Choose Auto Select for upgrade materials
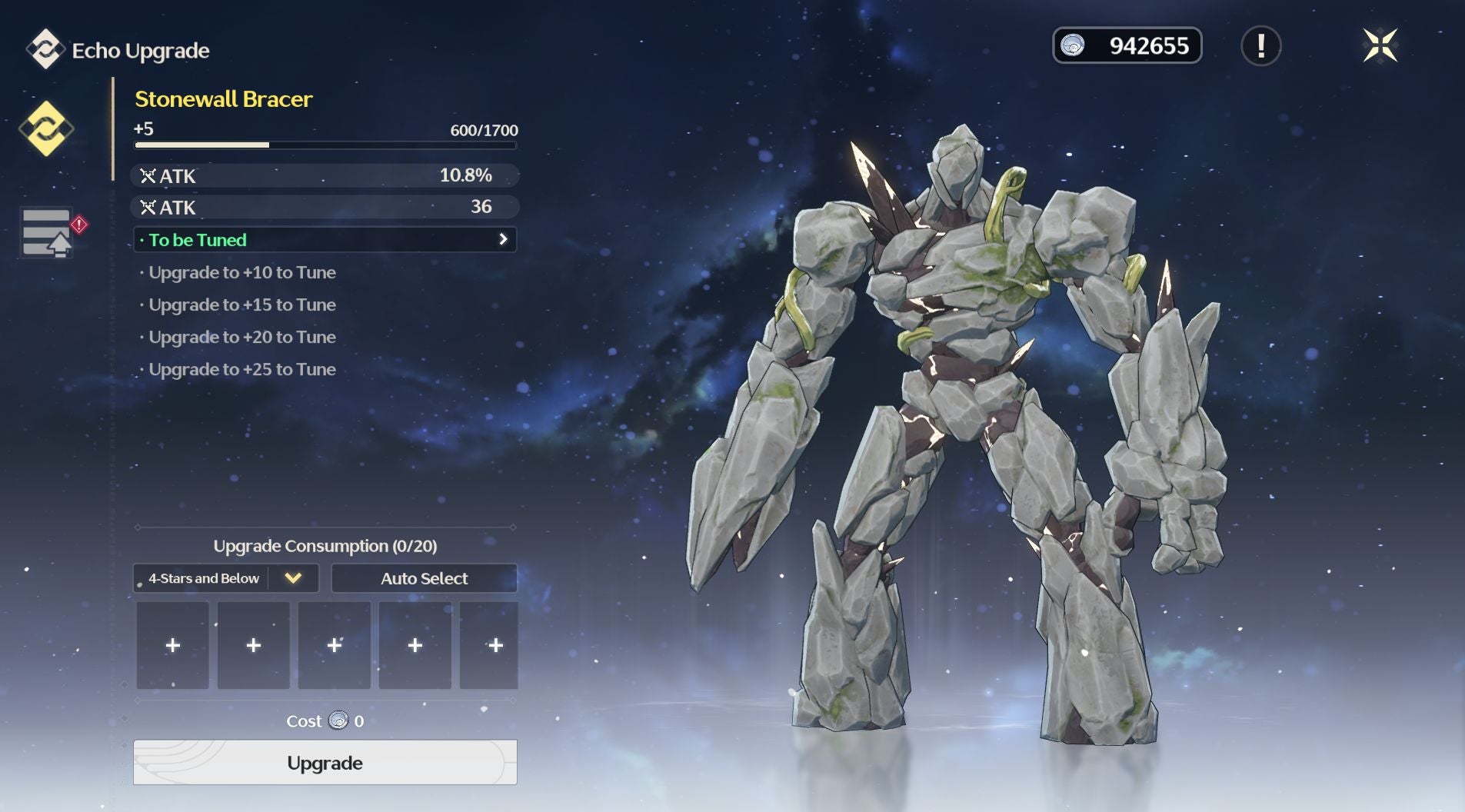The image size is (1465, 812). (424, 578)
